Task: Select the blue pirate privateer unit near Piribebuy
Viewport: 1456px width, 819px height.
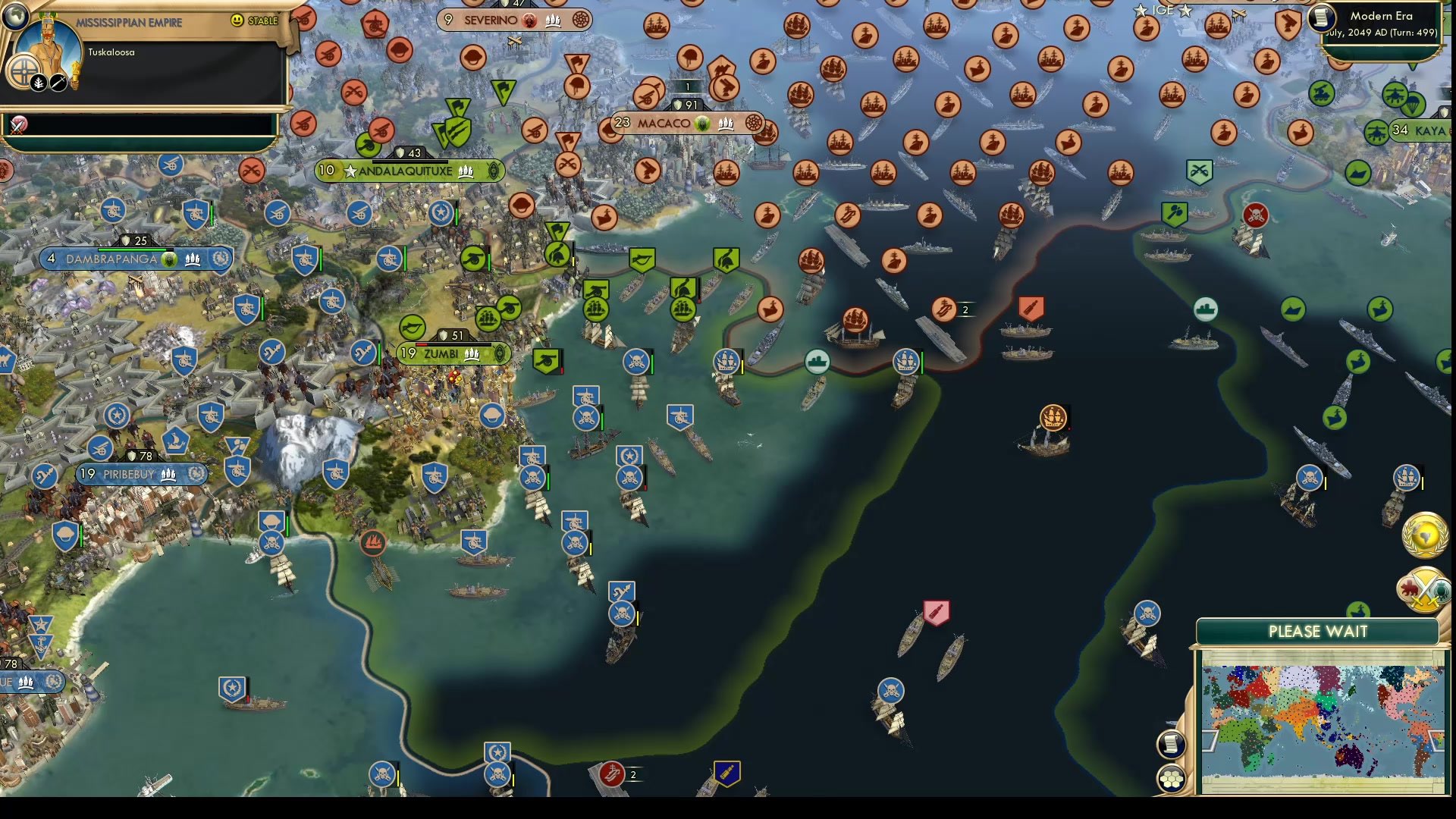Action: pos(271,543)
